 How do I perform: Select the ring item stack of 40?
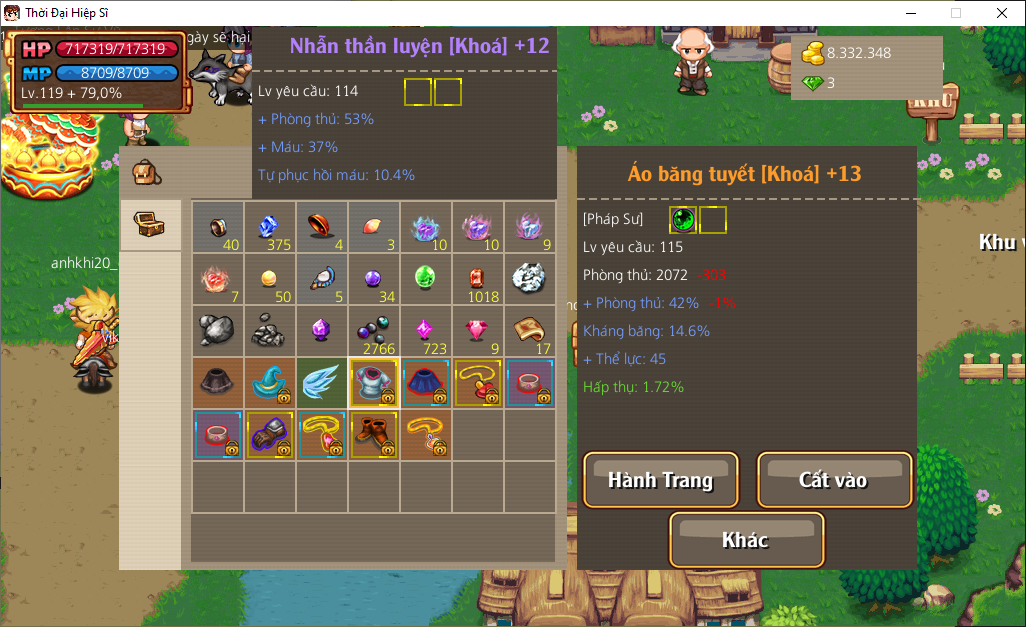pyautogui.click(x=217, y=227)
